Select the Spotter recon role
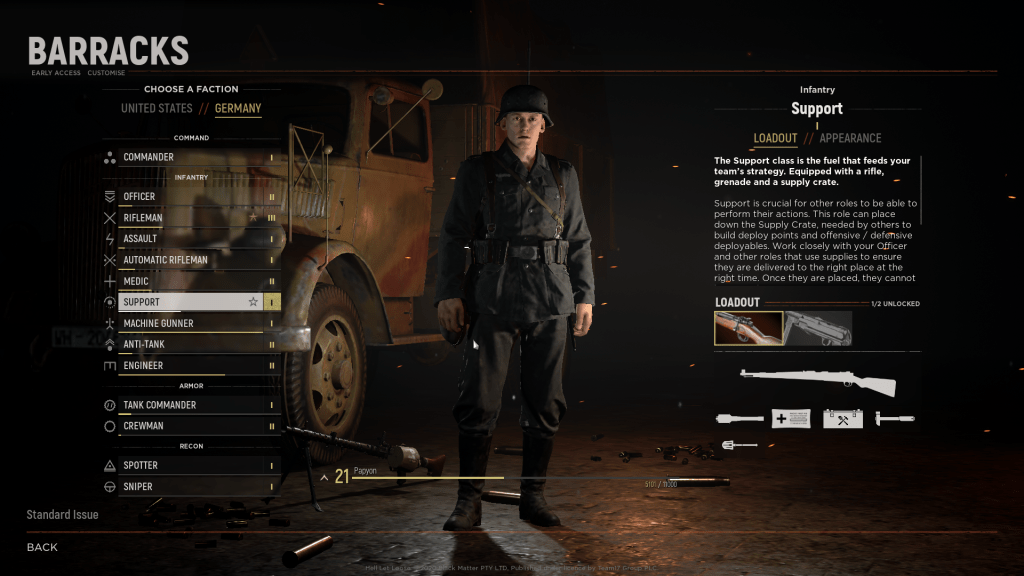Screen dimensions: 1024x576 [190, 465]
